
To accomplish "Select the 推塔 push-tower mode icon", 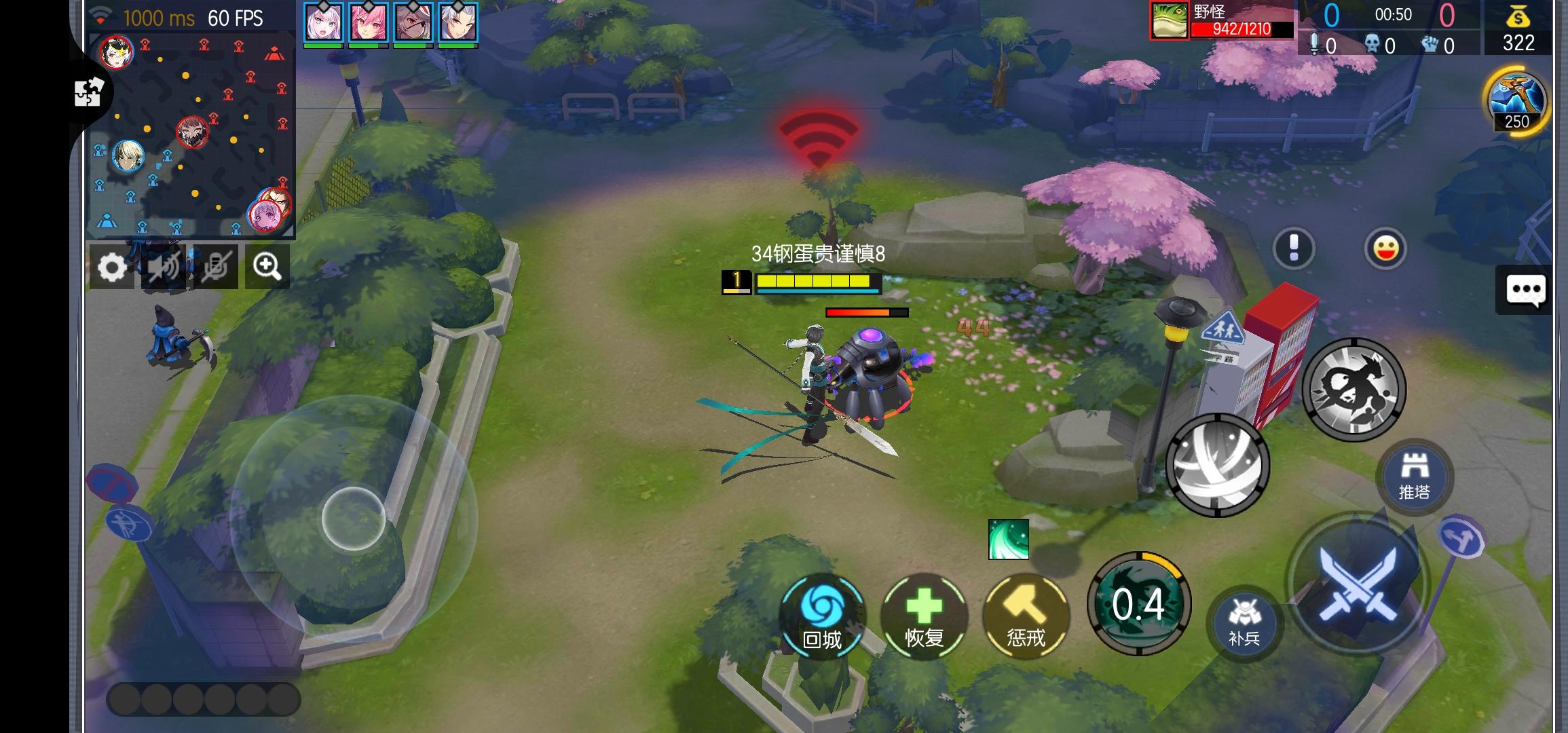I will coord(1415,478).
